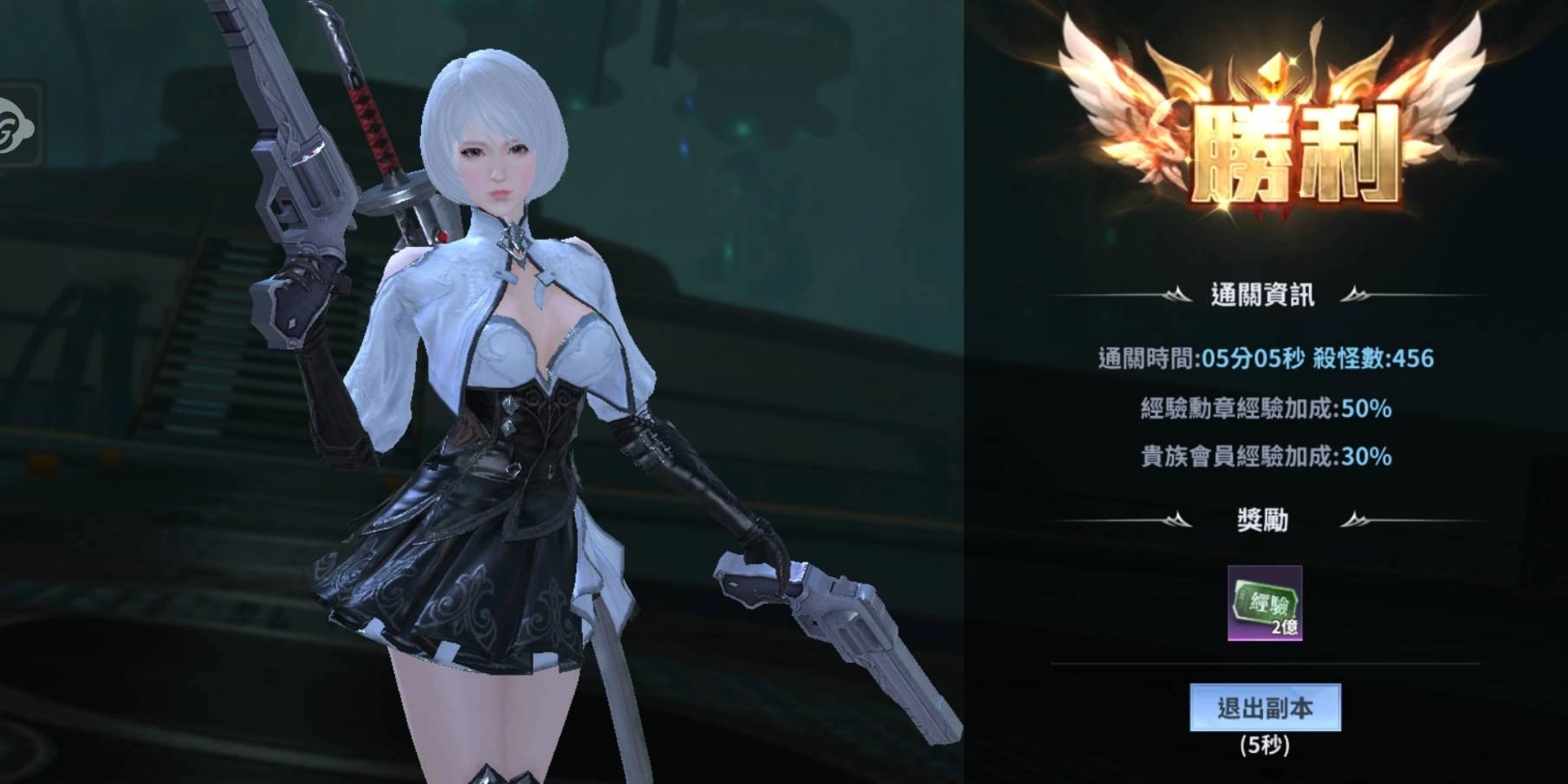
Task: Select the 經驗 experience reward icon
Action: pyautogui.click(x=1265, y=603)
